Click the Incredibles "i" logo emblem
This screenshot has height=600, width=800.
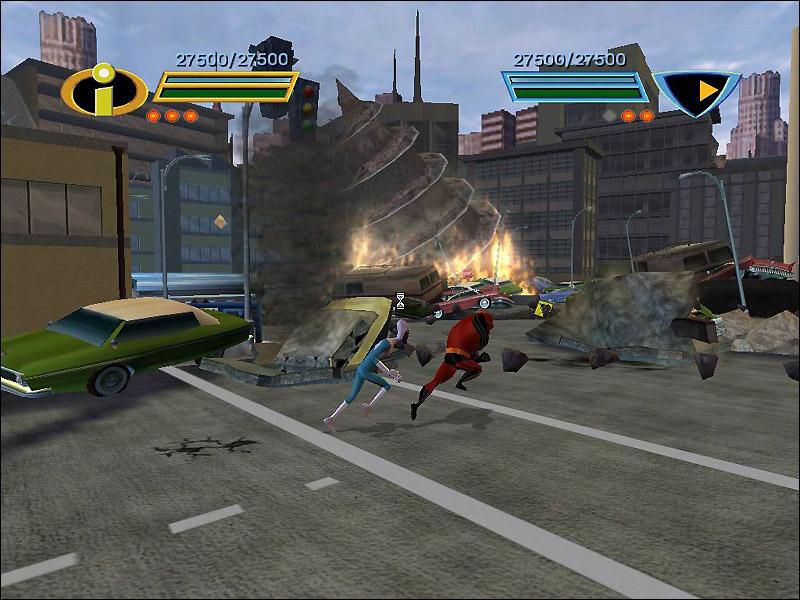104,91
